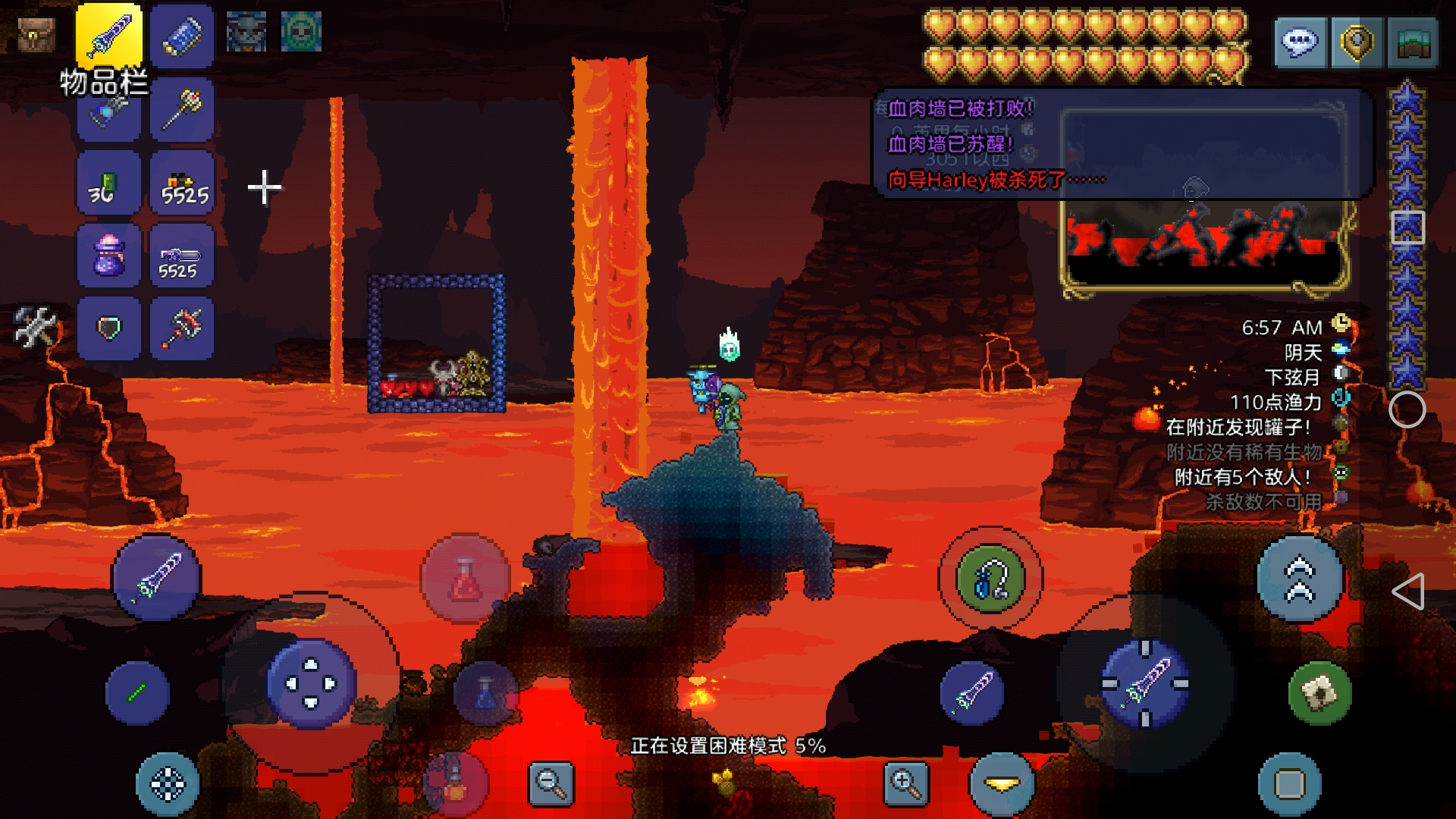Toggle the smart cursor crosshair button
Image resolution: width=1456 pixels, height=819 pixels.
[x=168, y=784]
